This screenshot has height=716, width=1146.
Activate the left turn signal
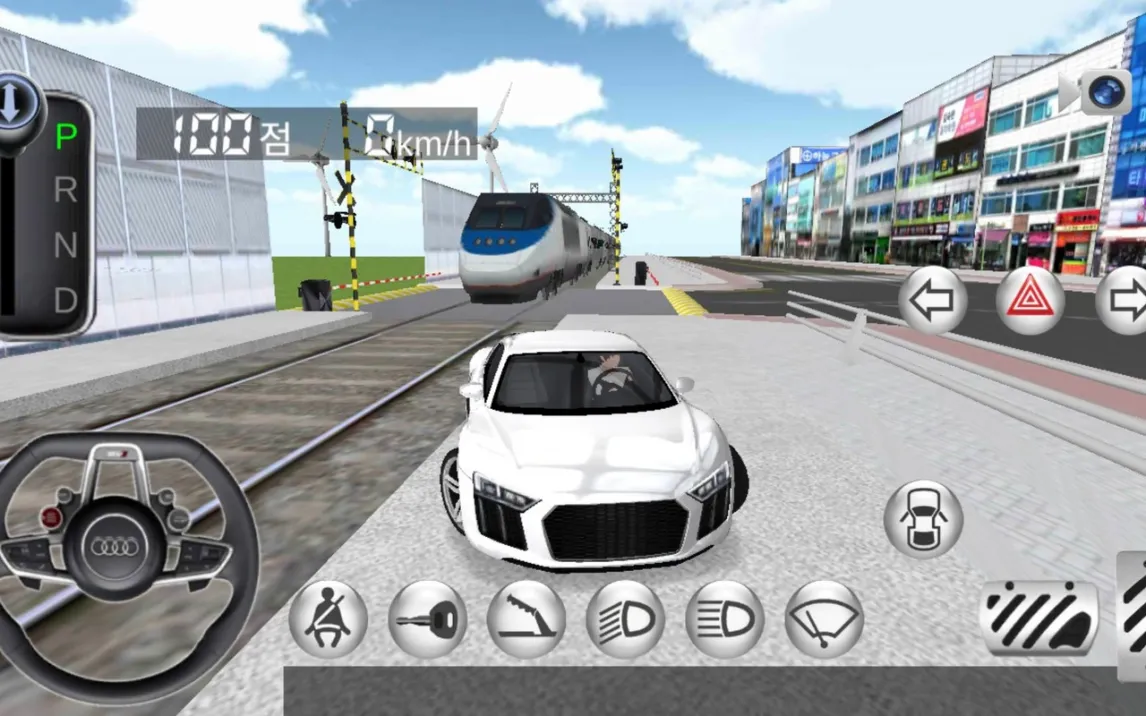[x=932, y=300]
